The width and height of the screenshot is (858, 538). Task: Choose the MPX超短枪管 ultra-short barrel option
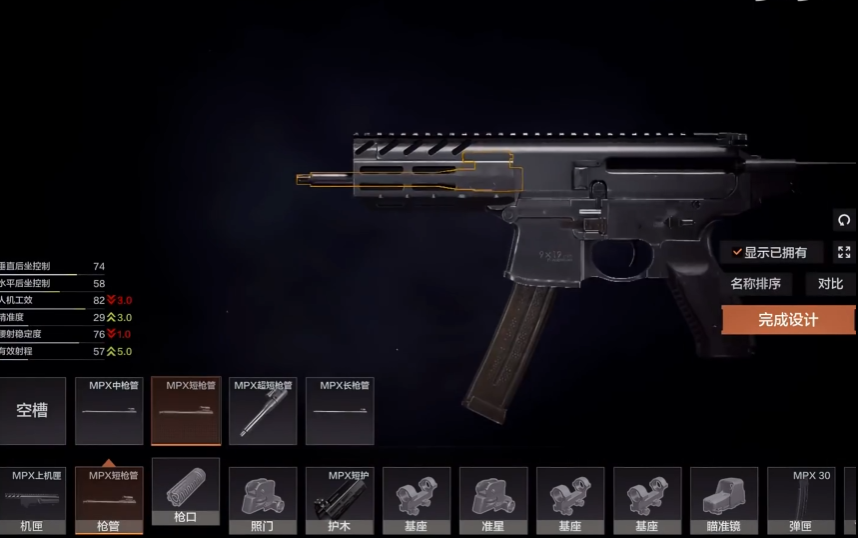point(263,411)
